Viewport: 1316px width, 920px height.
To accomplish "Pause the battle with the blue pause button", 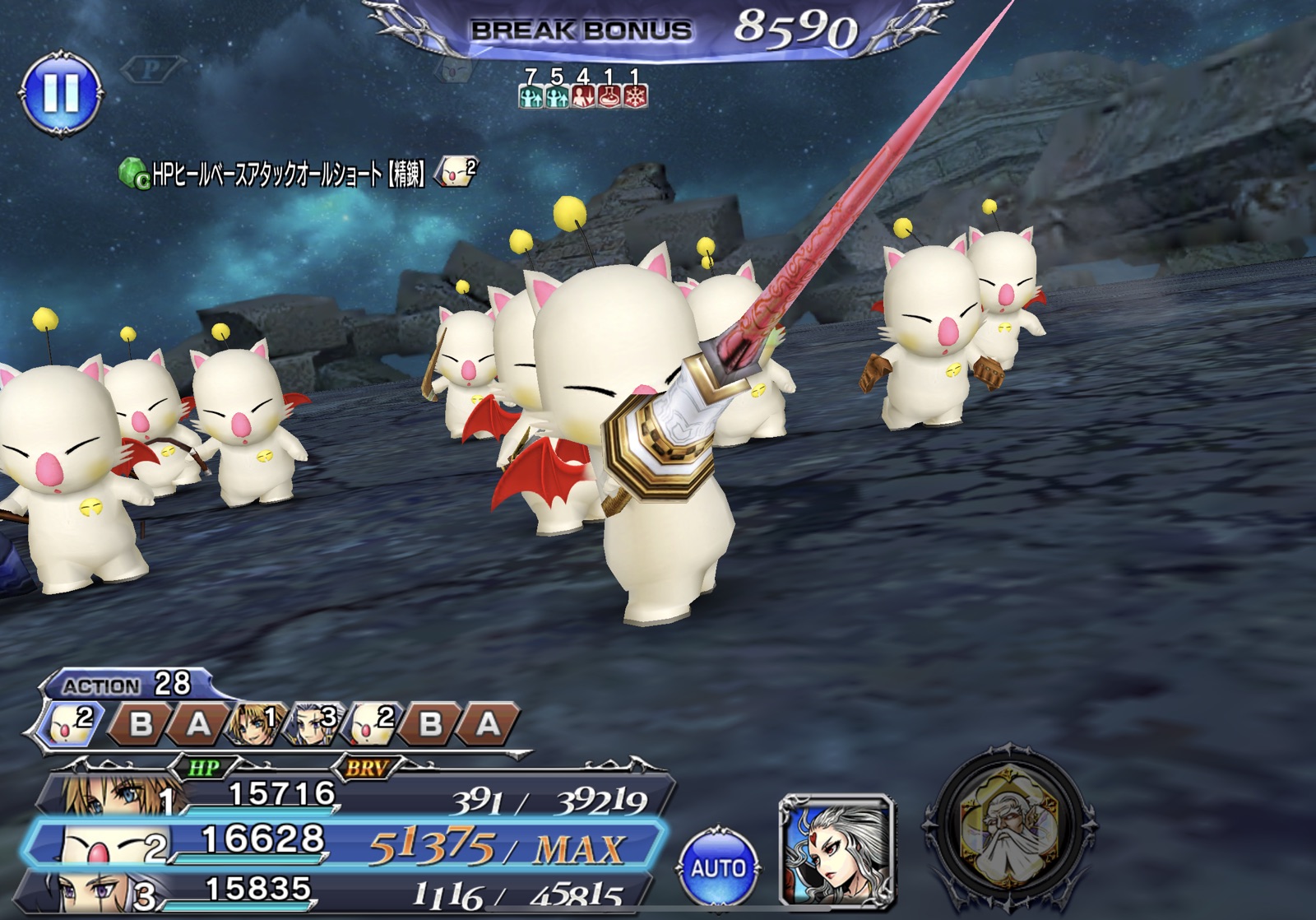I will [x=62, y=91].
